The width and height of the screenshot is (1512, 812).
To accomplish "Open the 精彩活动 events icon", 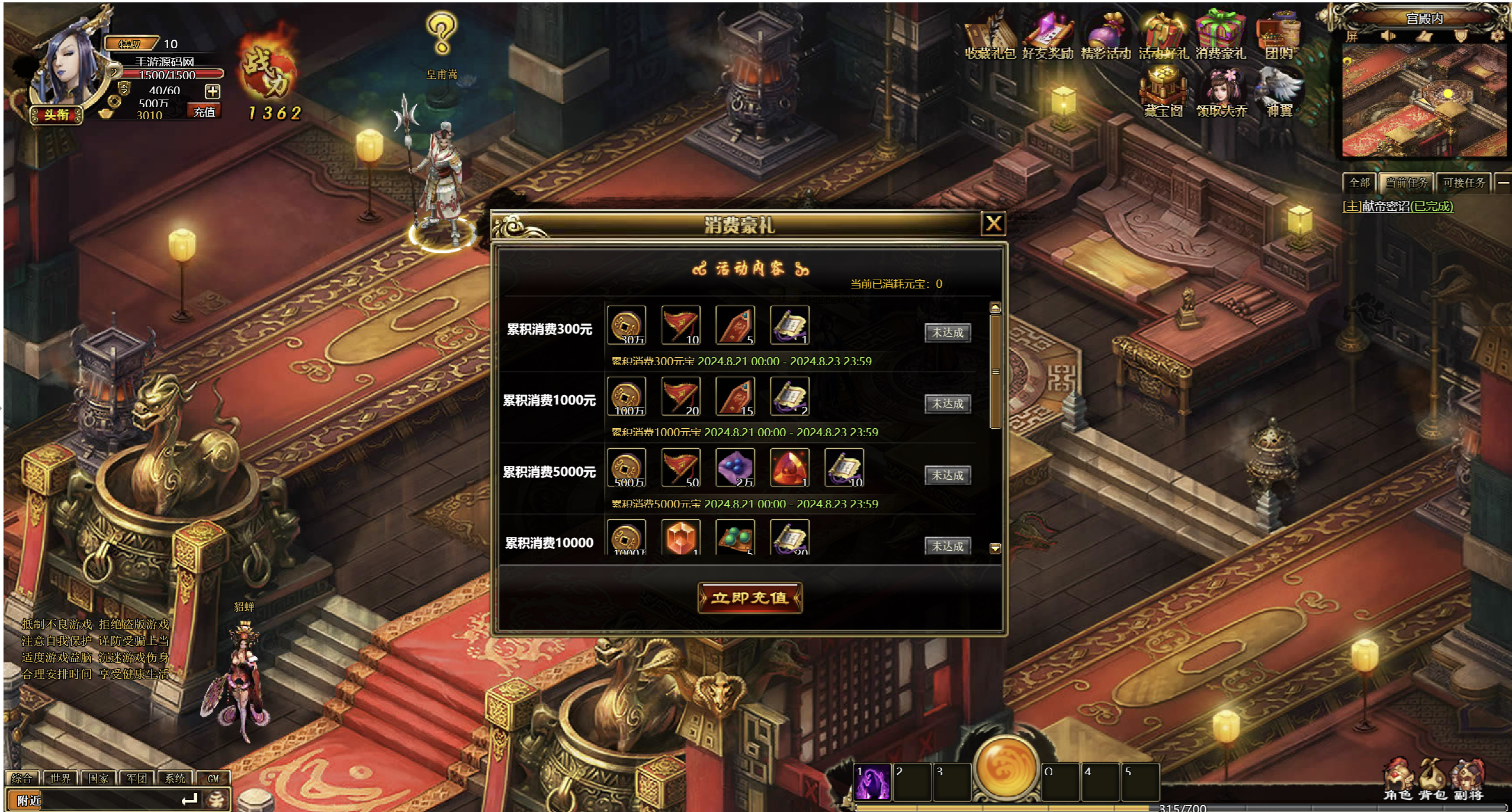I will (1105, 37).
